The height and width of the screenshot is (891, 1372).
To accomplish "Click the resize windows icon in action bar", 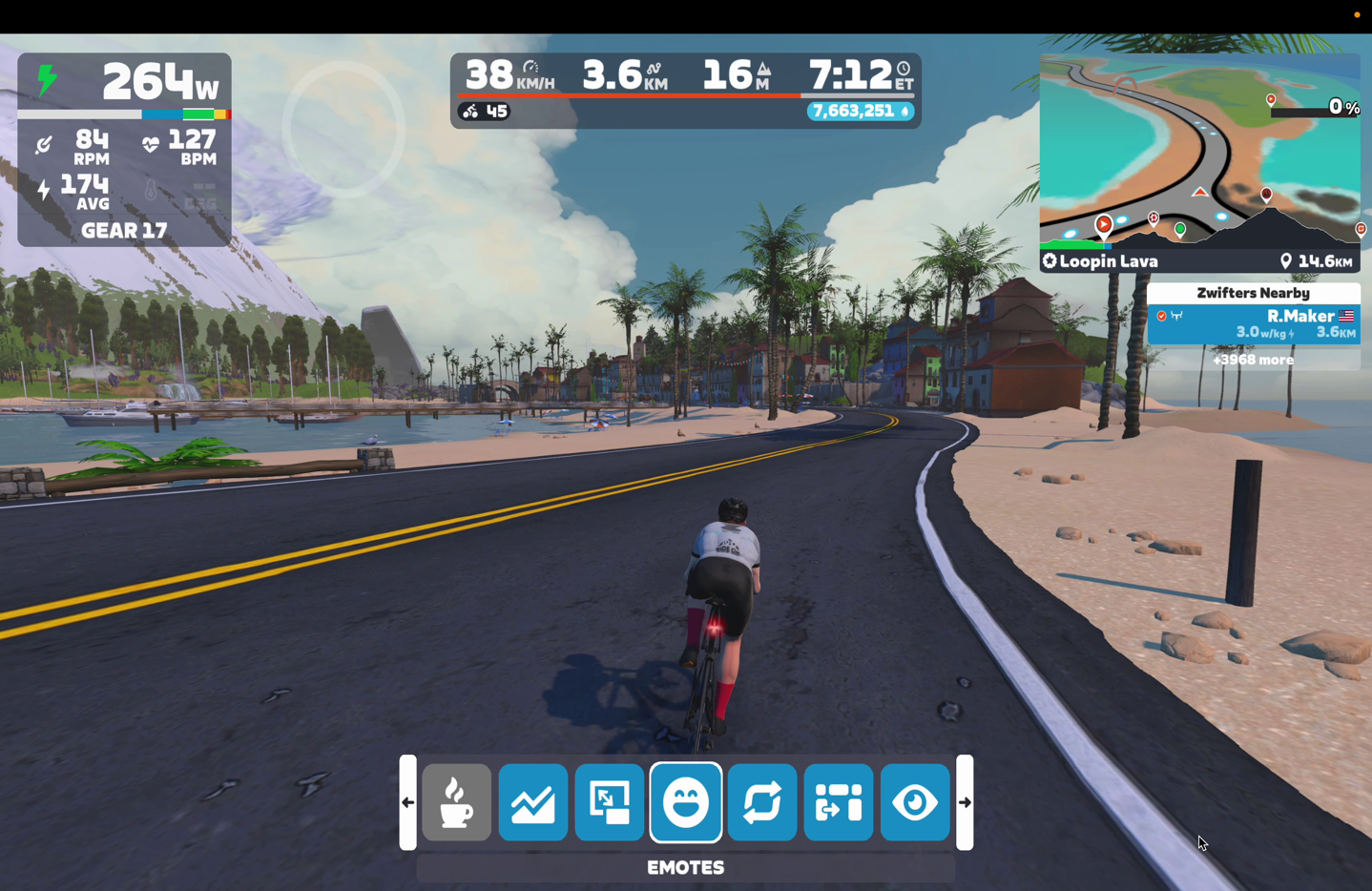I will pyautogui.click(x=609, y=802).
